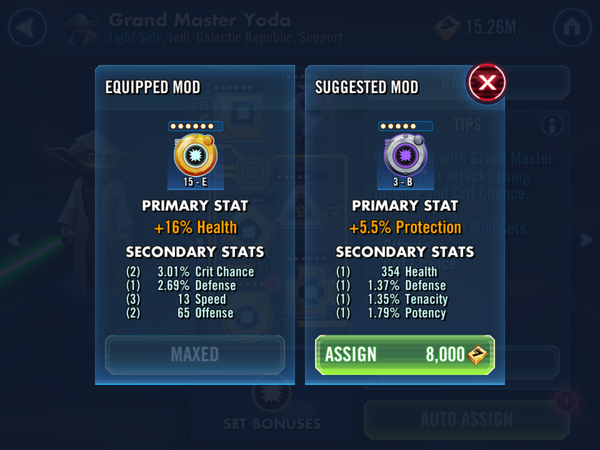Auto Assign mods to Yoda
The height and width of the screenshot is (450, 600).
coord(464,419)
